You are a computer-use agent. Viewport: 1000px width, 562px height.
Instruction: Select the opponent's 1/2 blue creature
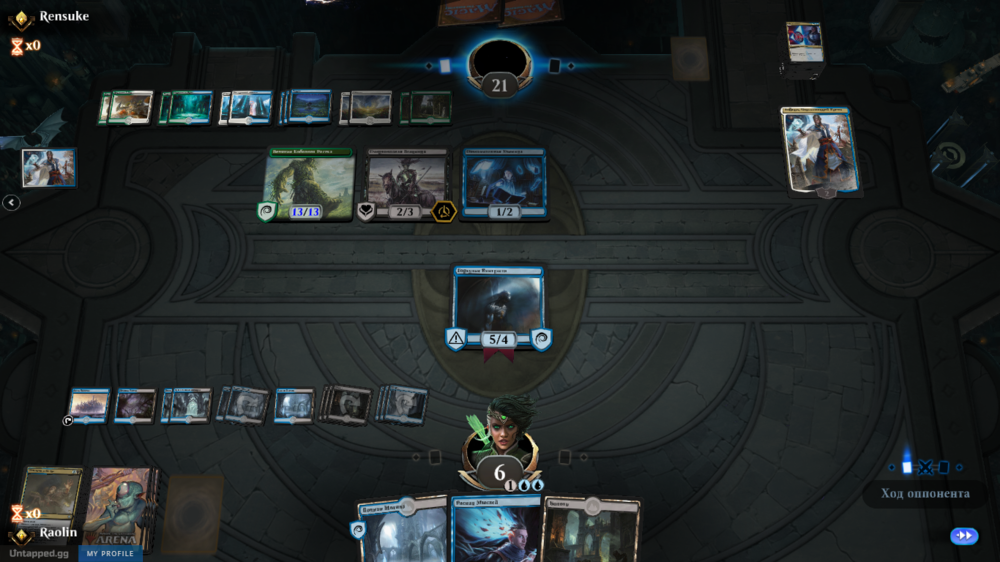pyautogui.click(x=504, y=183)
